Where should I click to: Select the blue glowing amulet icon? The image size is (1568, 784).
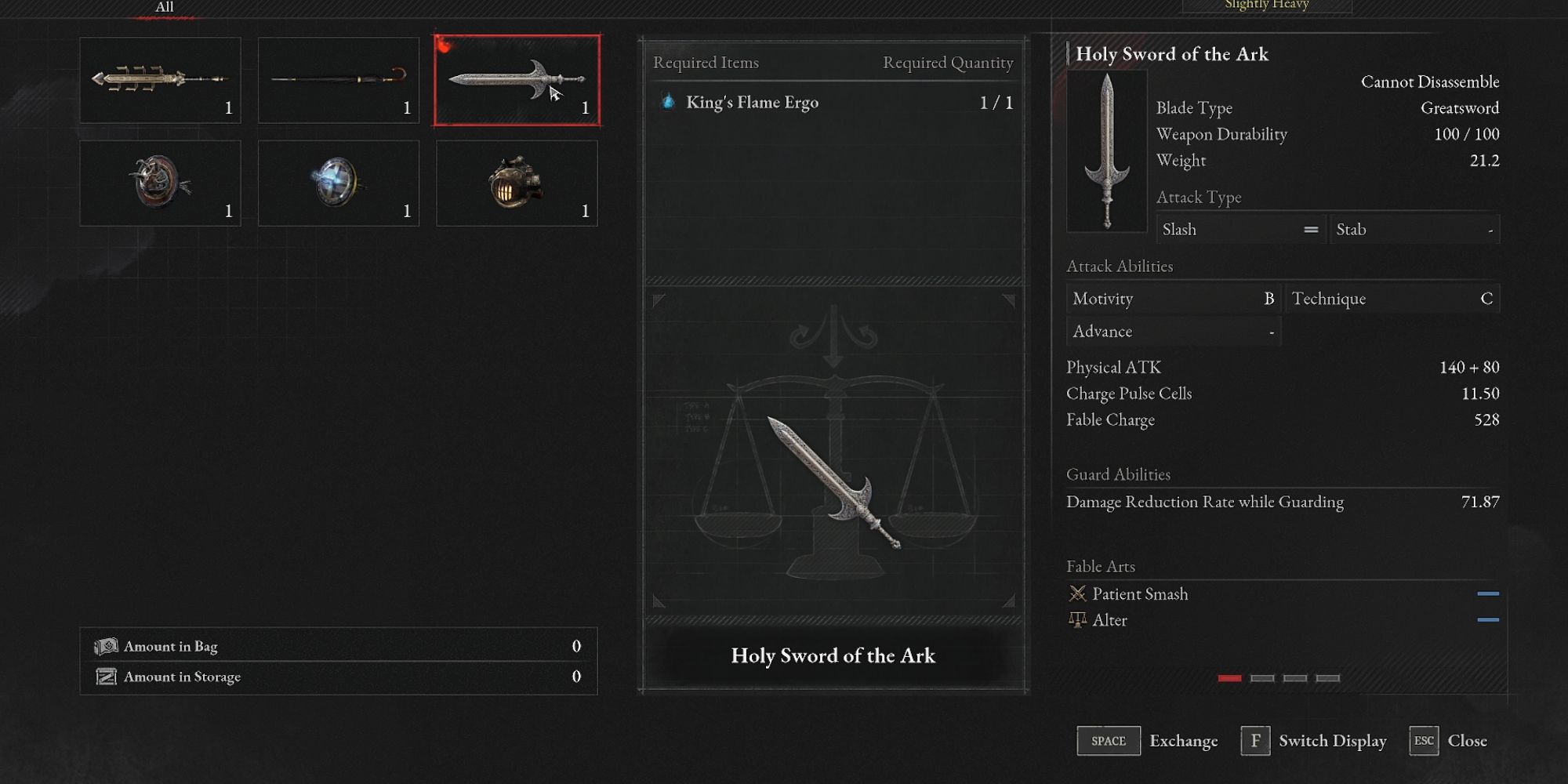339,183
